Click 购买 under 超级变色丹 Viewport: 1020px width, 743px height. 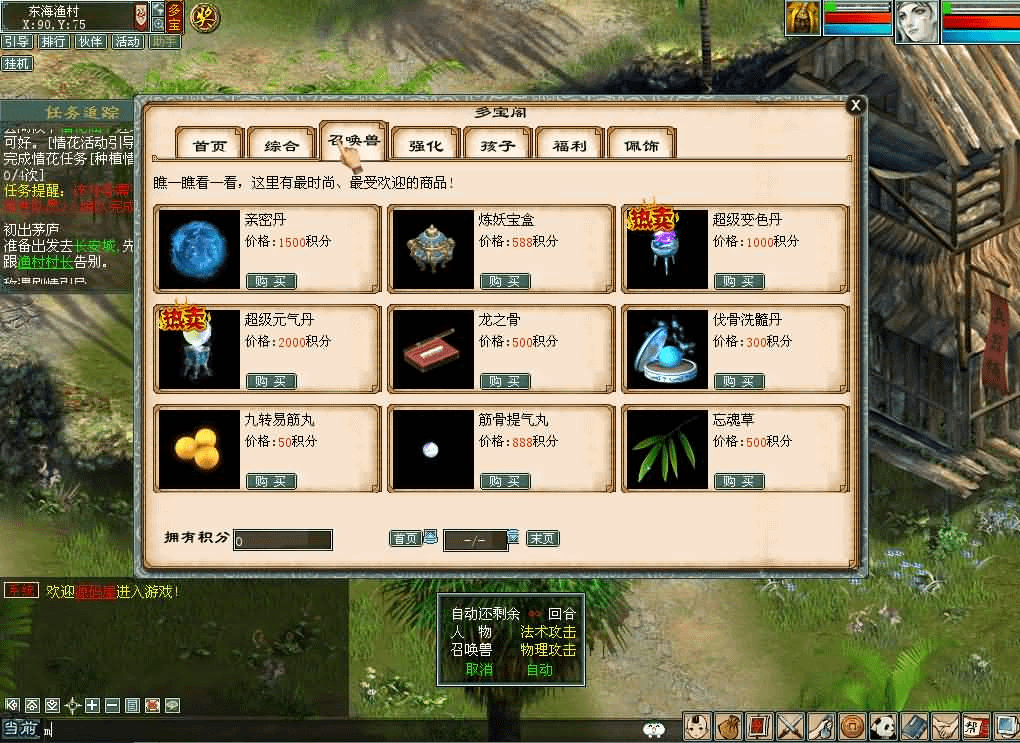[739, 281]
